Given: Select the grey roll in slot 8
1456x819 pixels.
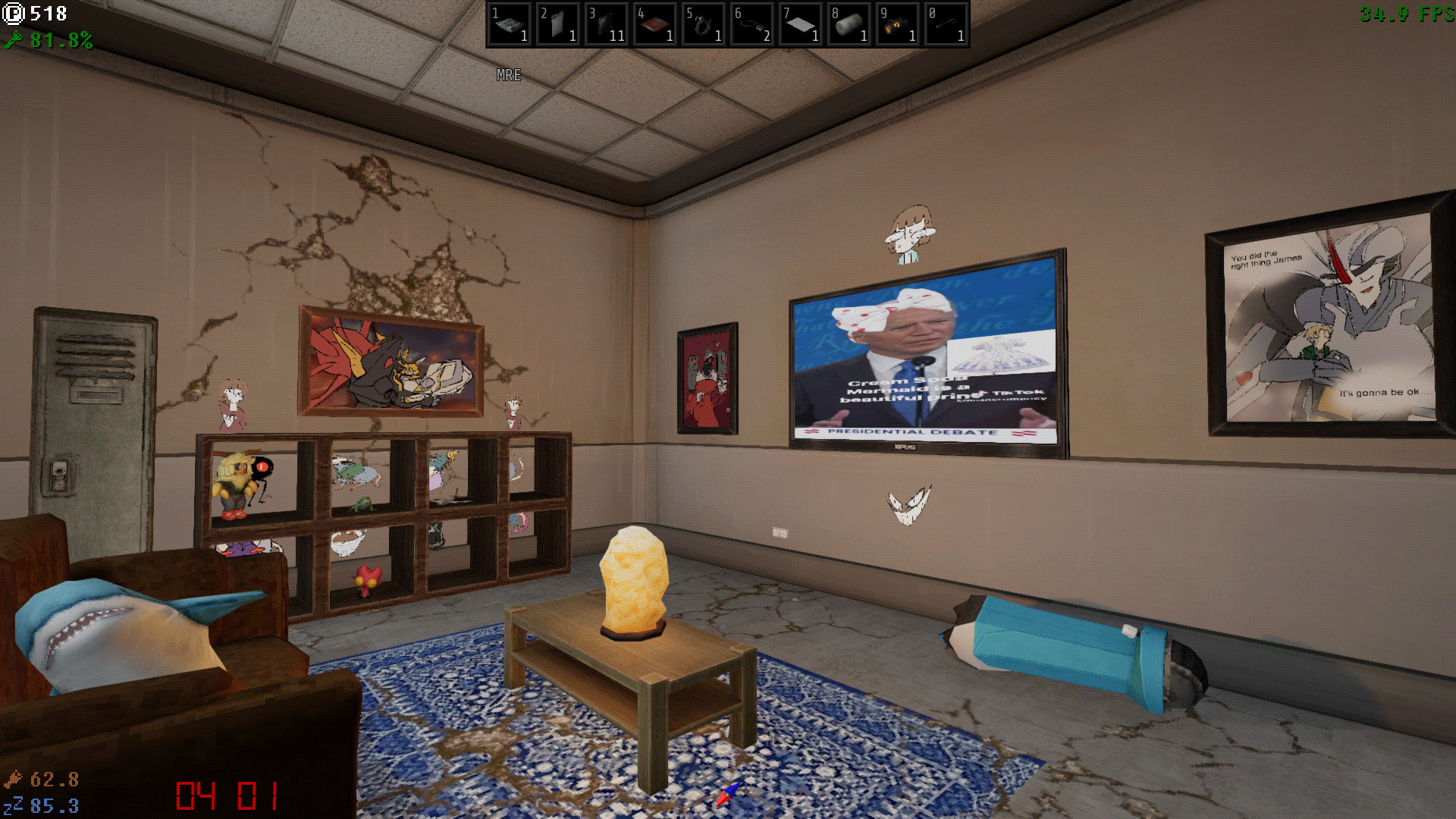Looking at the screenshot, I should pyautogui.click(x=849, y=24).
